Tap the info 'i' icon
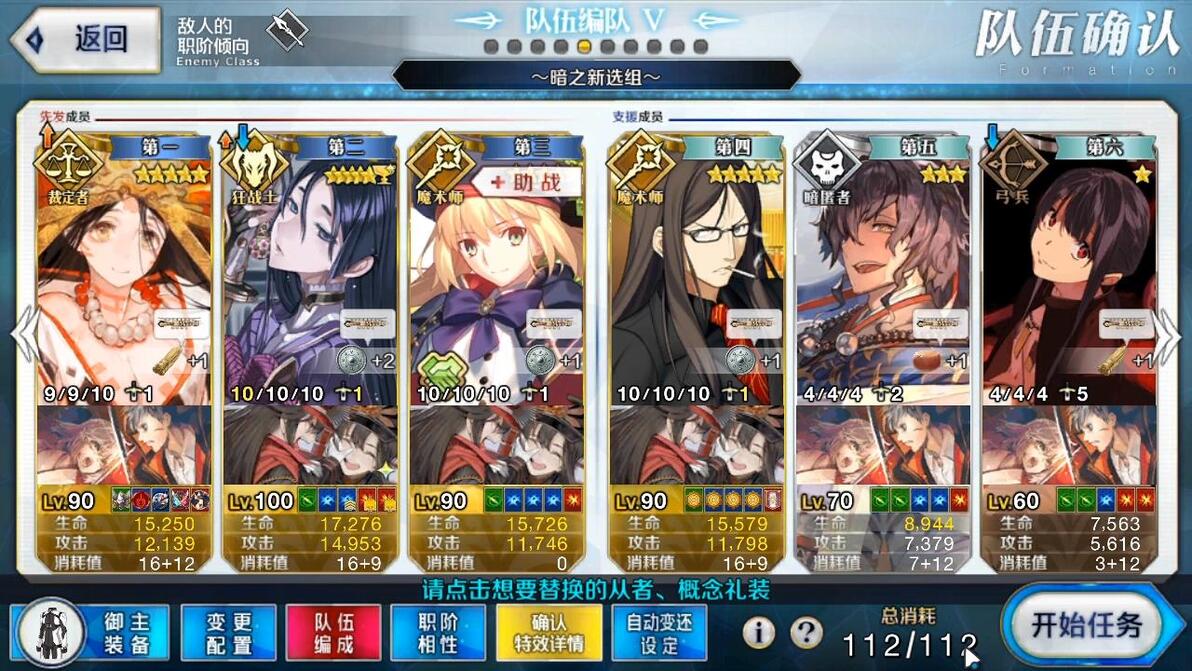The width and height of the screenshot is (1192, 671). [x=759, y=632]
